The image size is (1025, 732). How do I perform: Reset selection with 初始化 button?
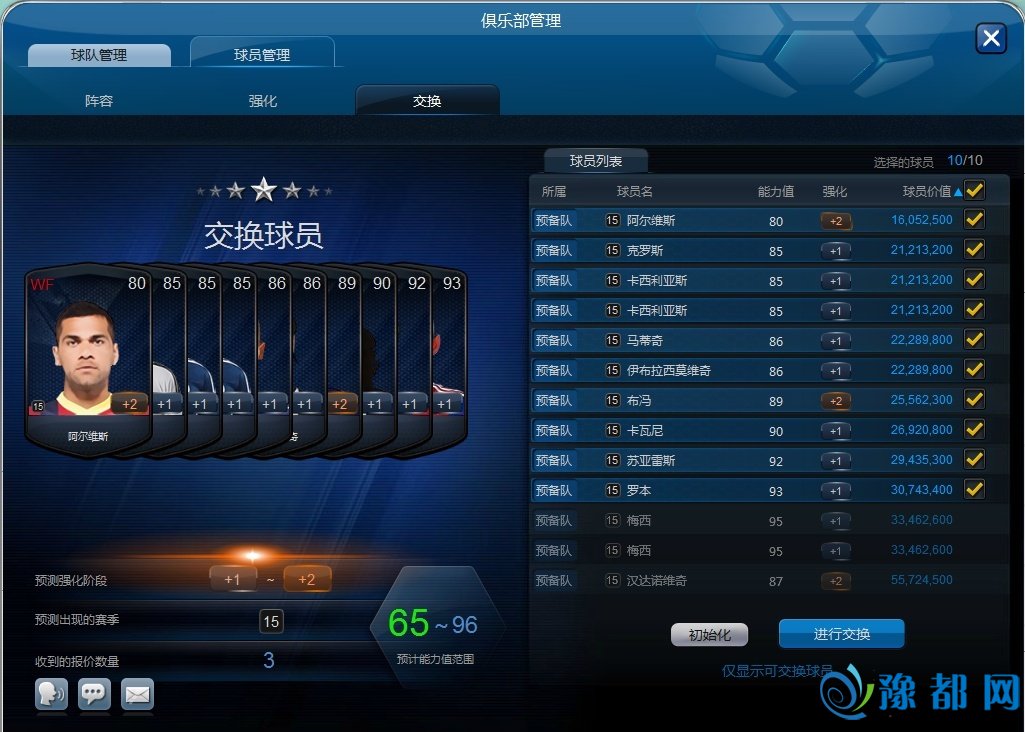(x=709, y=635)
